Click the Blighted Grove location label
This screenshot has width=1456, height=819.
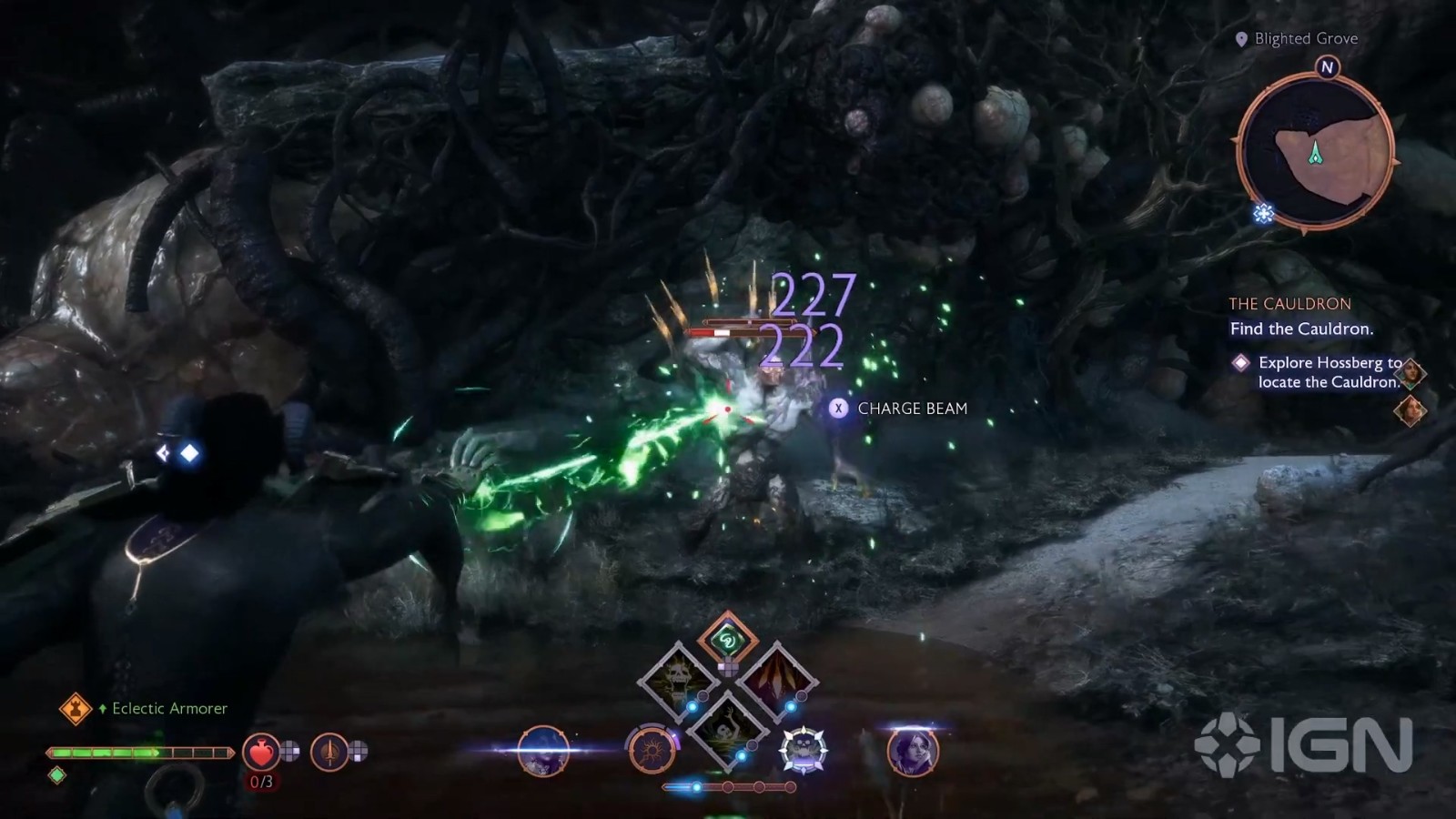point(1305,38)
